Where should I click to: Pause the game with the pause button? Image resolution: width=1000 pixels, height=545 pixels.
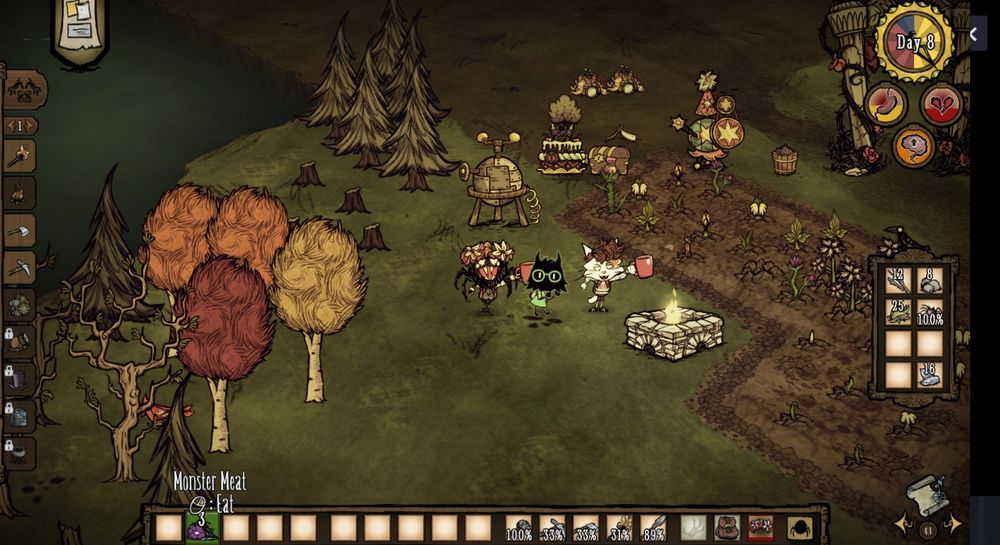pos(929,529)
